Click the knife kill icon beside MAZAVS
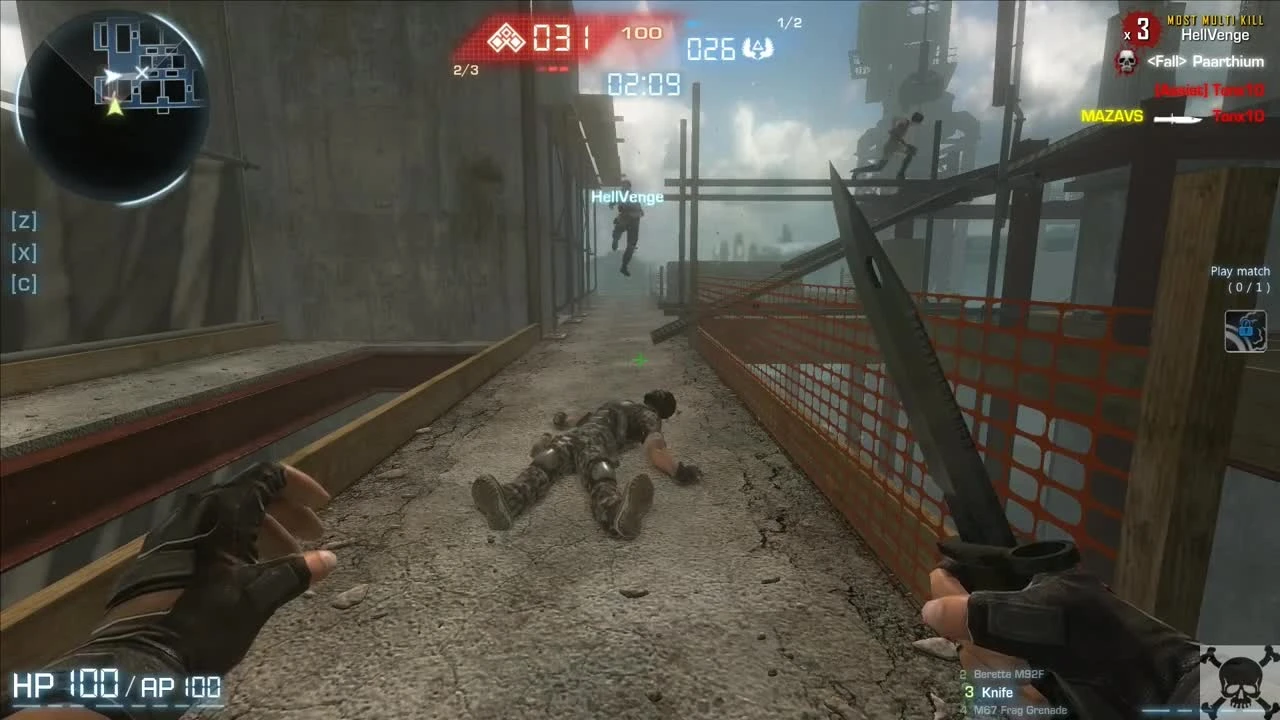This screenshot has height=720, width=1280. [x=1178, y=117]
